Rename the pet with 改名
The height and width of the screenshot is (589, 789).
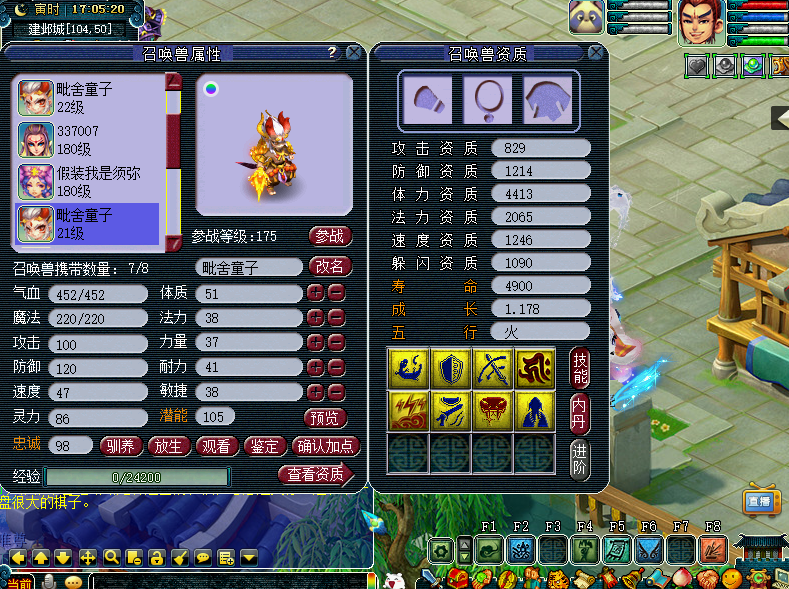point(330,267)
